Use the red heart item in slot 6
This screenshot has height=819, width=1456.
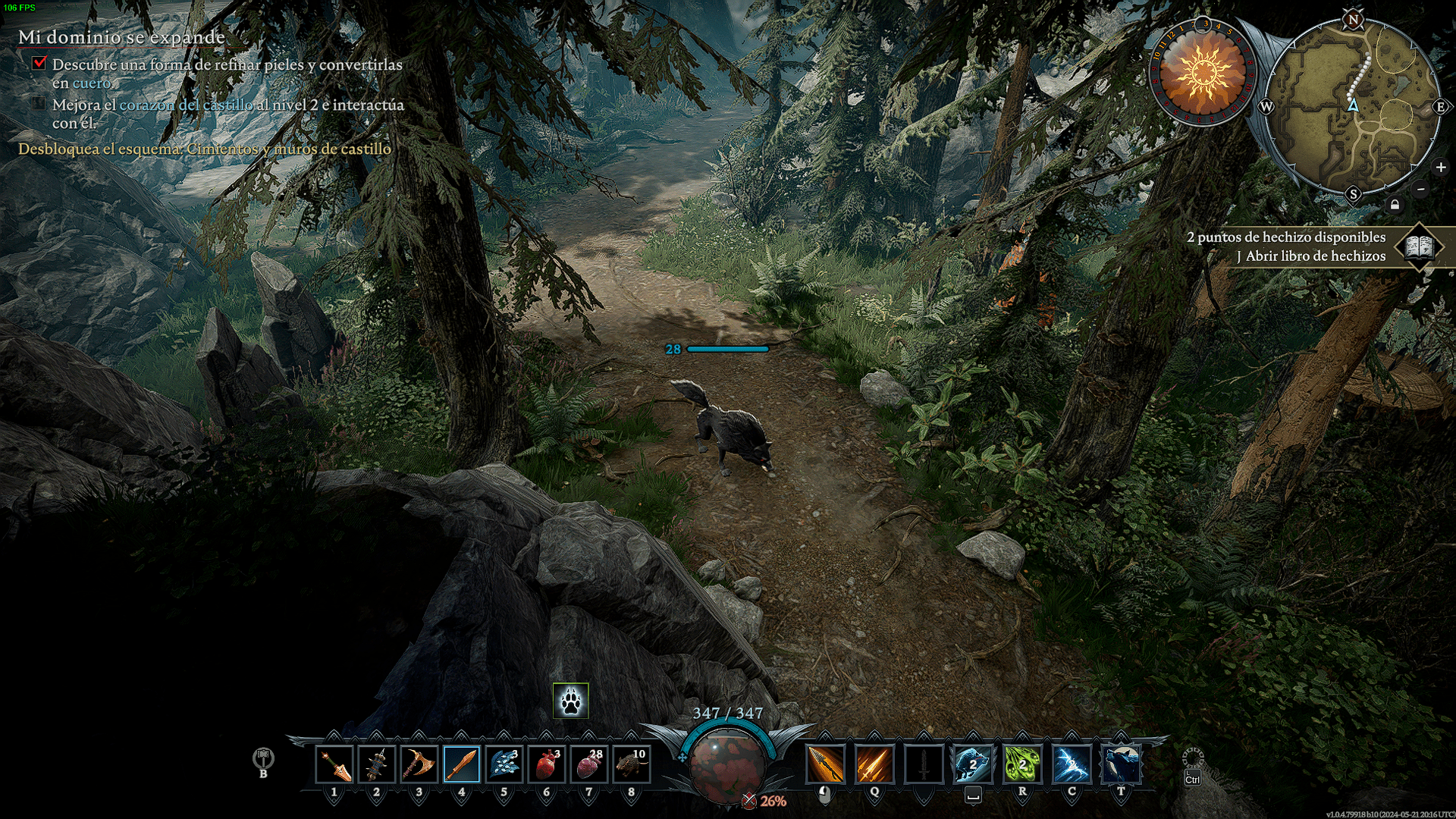(547, 764)
